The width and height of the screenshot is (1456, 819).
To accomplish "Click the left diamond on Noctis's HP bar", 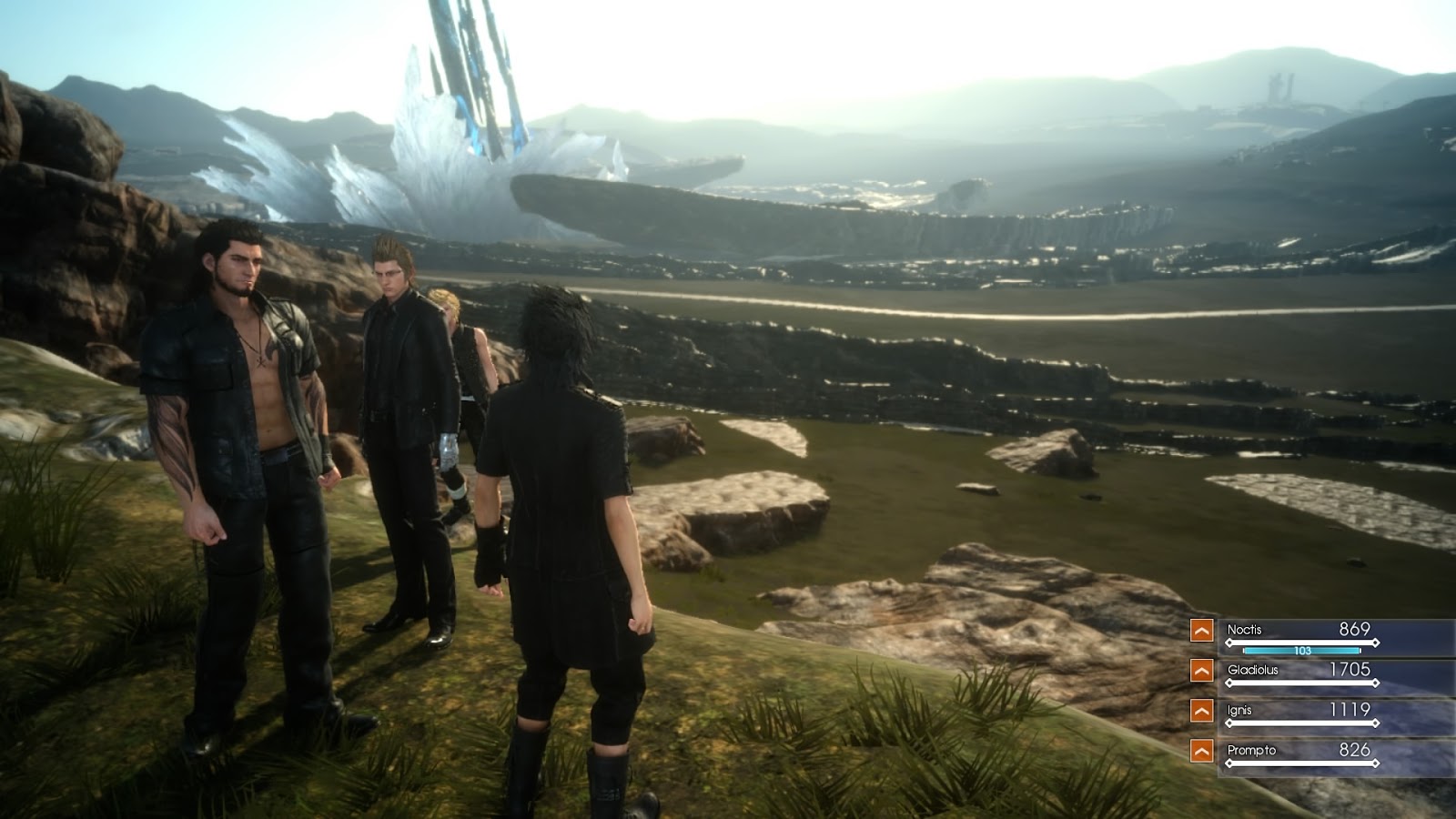I will (1229, 642).
